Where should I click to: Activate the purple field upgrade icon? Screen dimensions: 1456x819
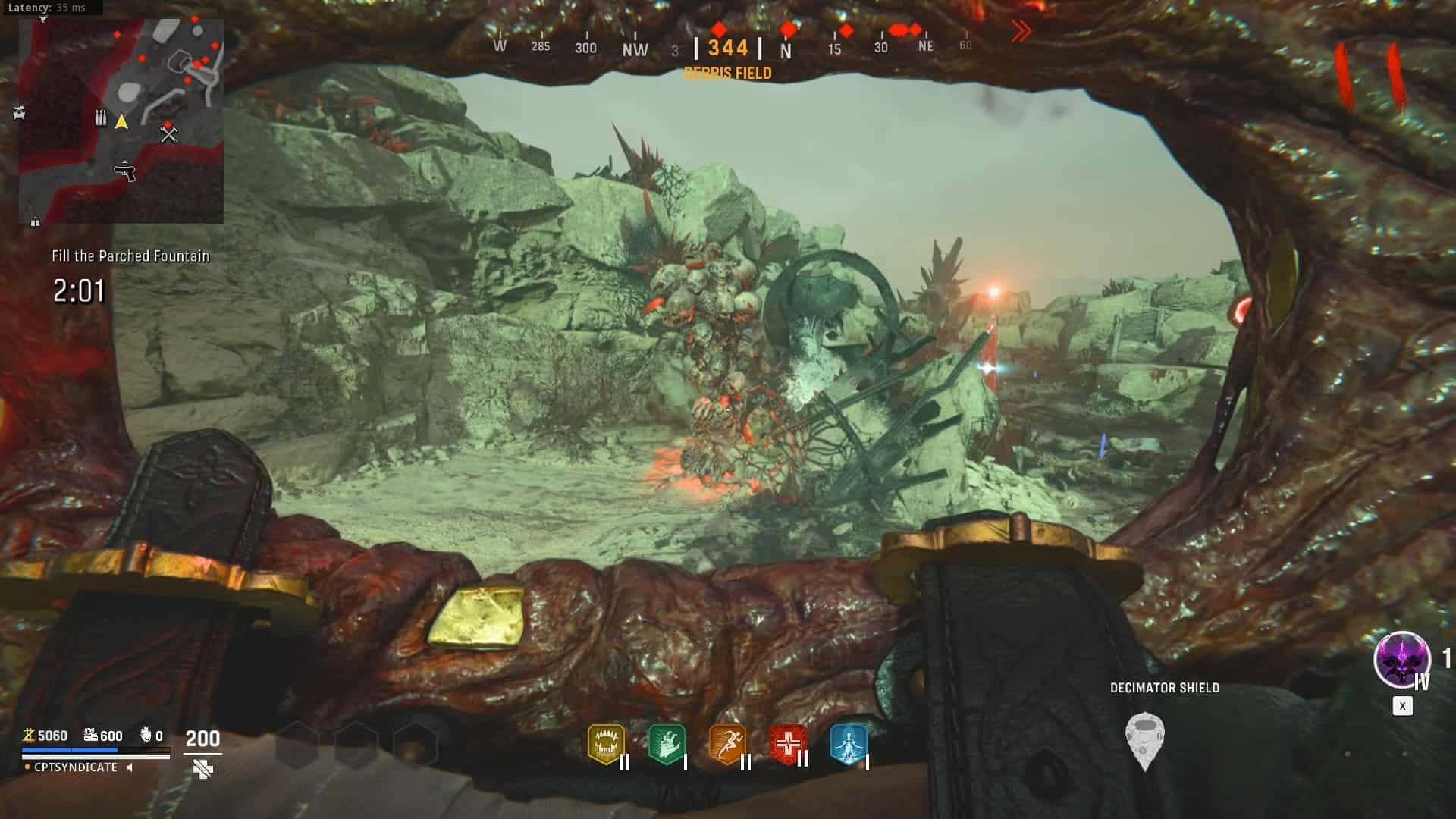(1401, 660)
